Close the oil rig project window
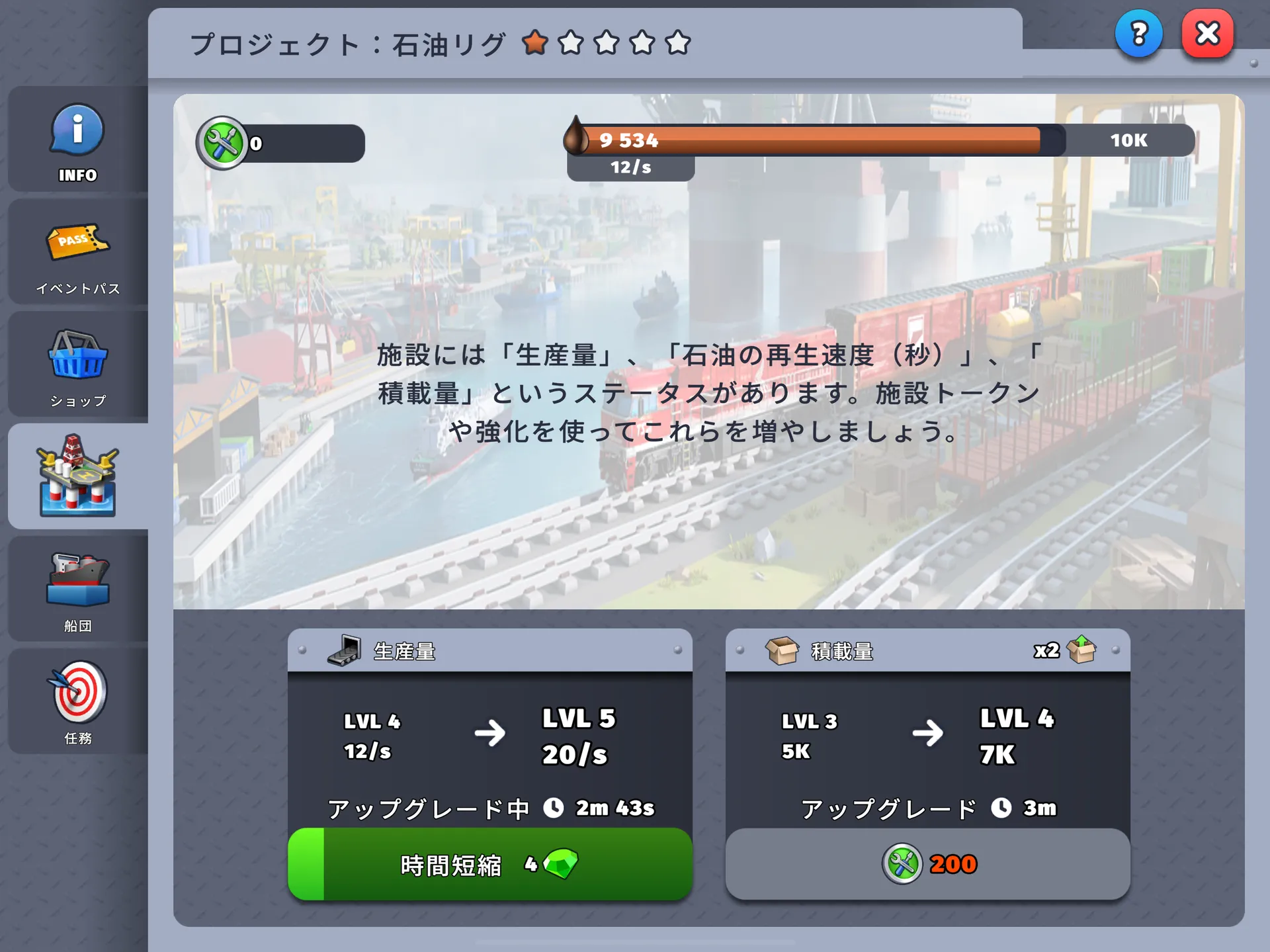Viewport: 1270px width, 952px height. point(1207,34)
